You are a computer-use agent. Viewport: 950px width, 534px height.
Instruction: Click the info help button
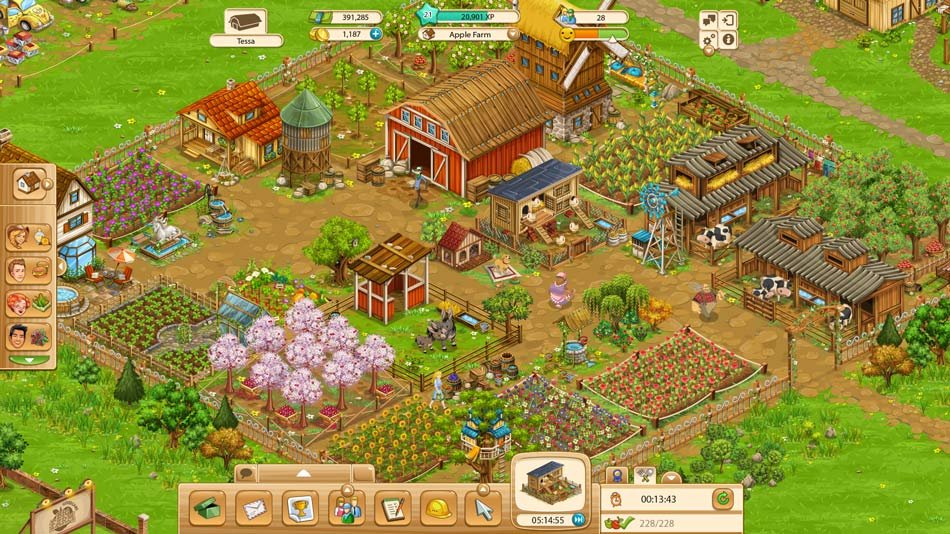pyautogui.click(x=728, y=40)
